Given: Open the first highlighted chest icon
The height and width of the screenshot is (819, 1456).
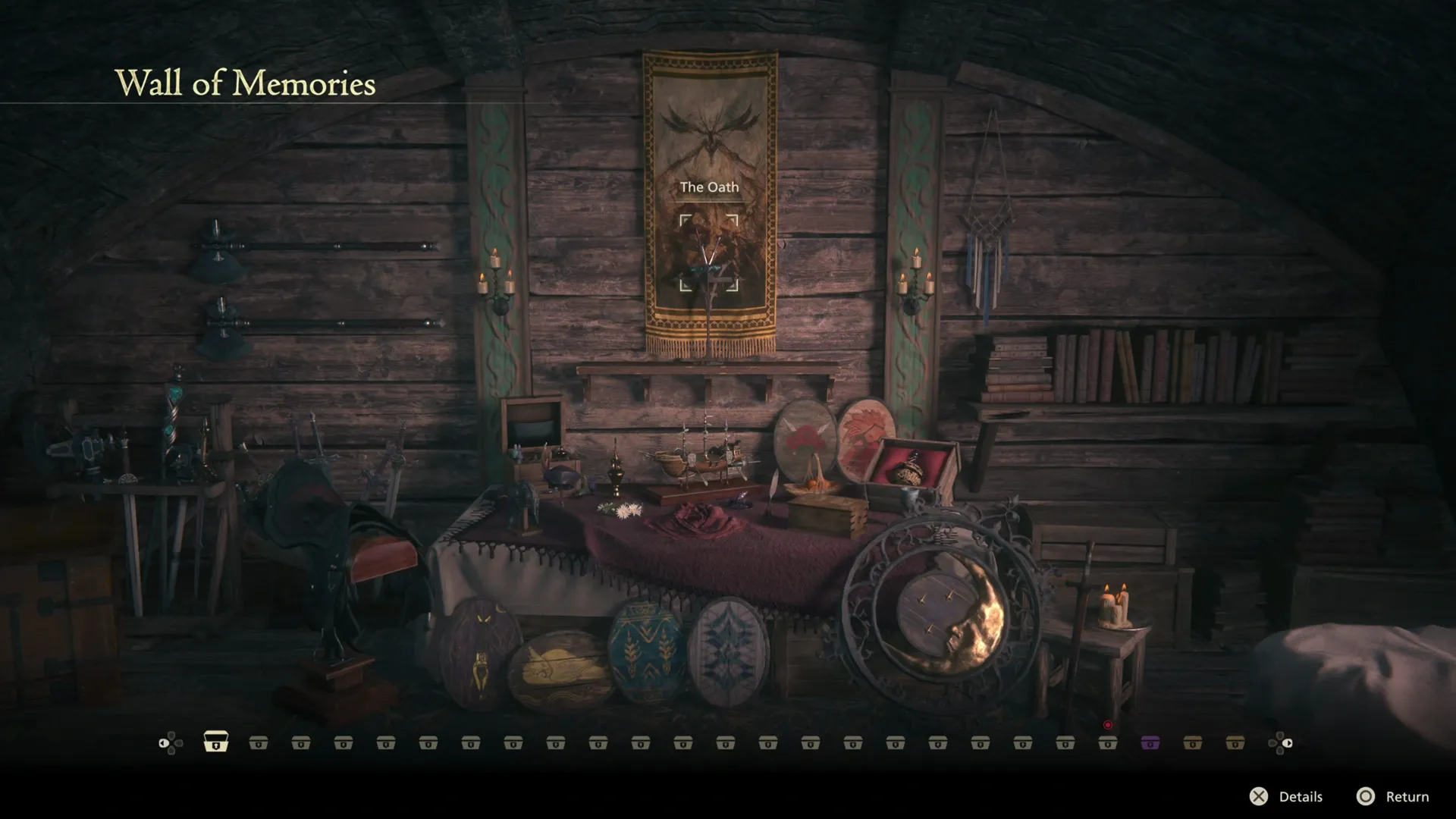Looking at the screenshot, I should click(x=217, y=742).
